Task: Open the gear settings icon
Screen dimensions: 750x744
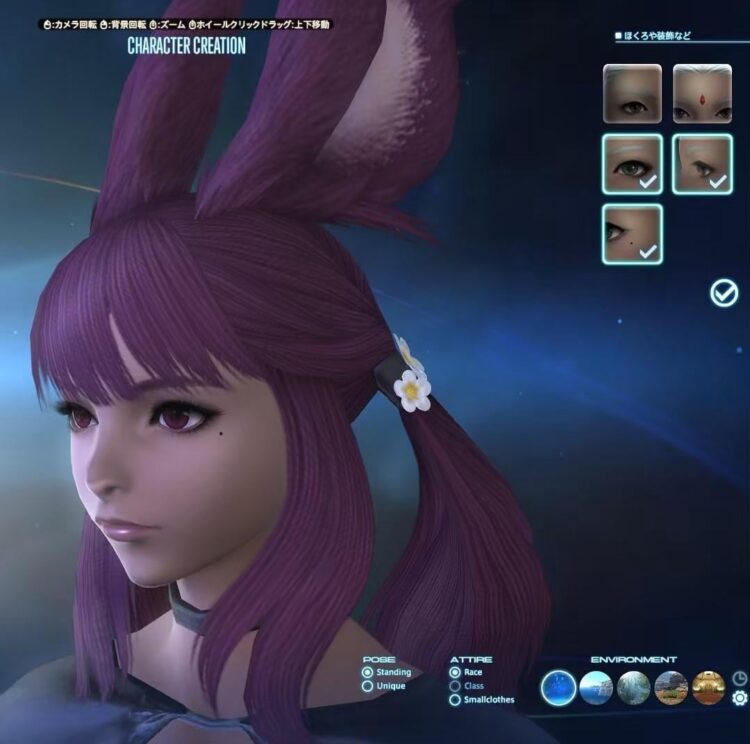Action: pos(740,698)
